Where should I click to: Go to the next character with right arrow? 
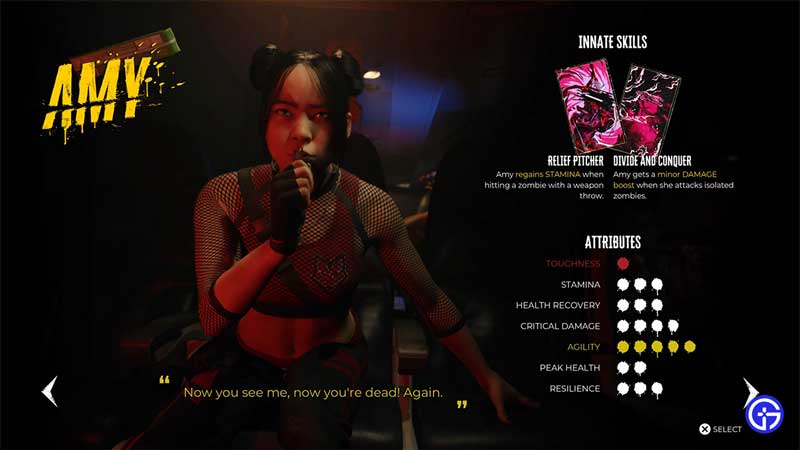pos(750,391)
